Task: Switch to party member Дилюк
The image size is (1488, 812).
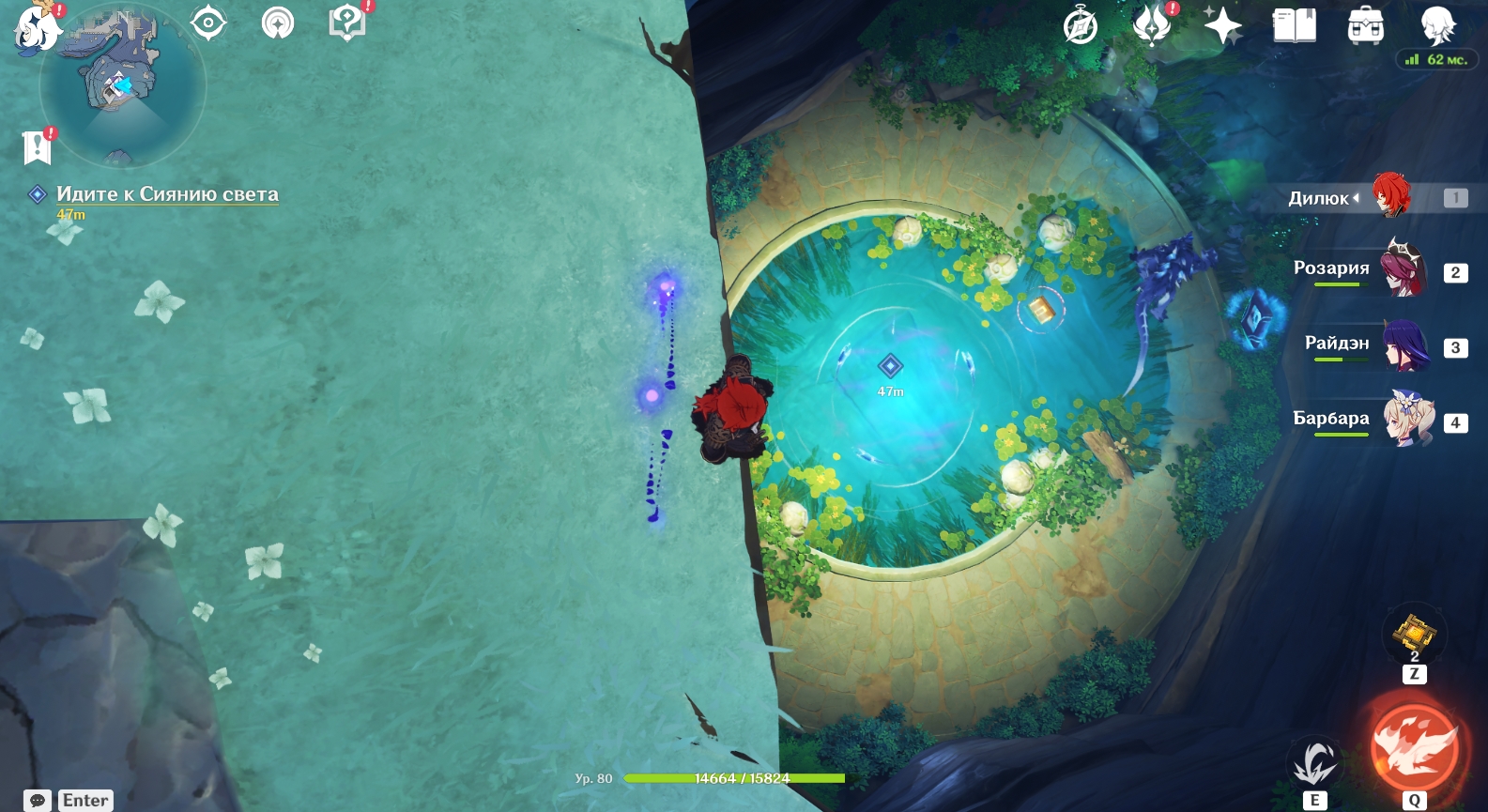Action: [x=1389, y=196]
